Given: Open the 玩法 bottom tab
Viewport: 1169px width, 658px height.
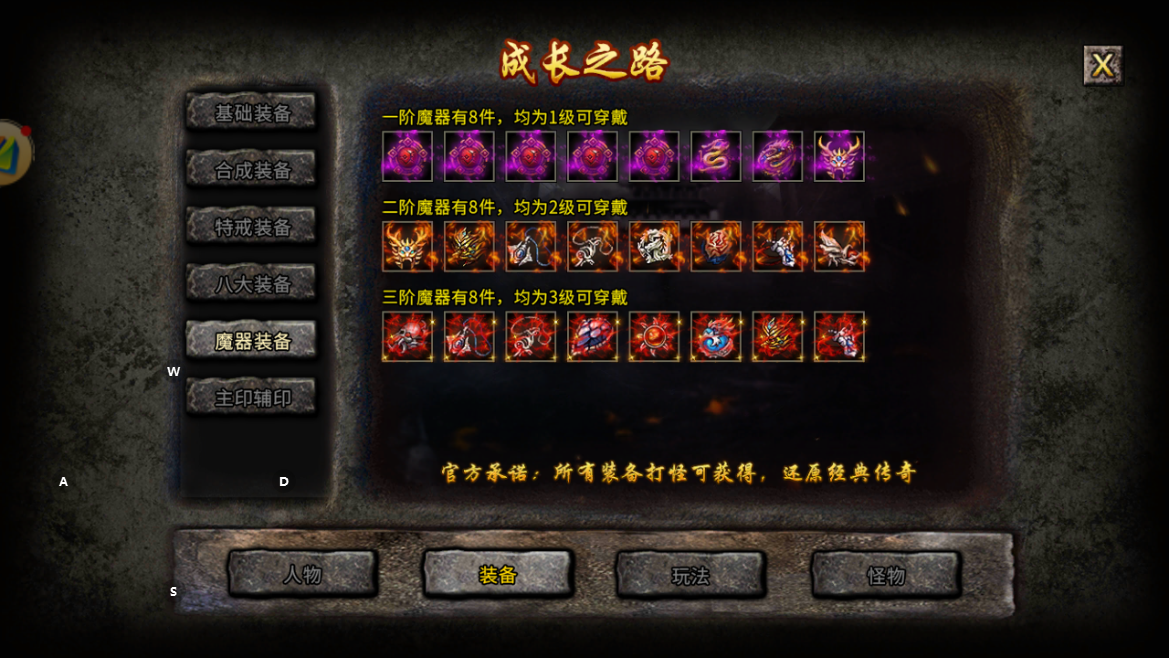Looking at the screenshot, I should pyautogui.click(x=691, y=574).
